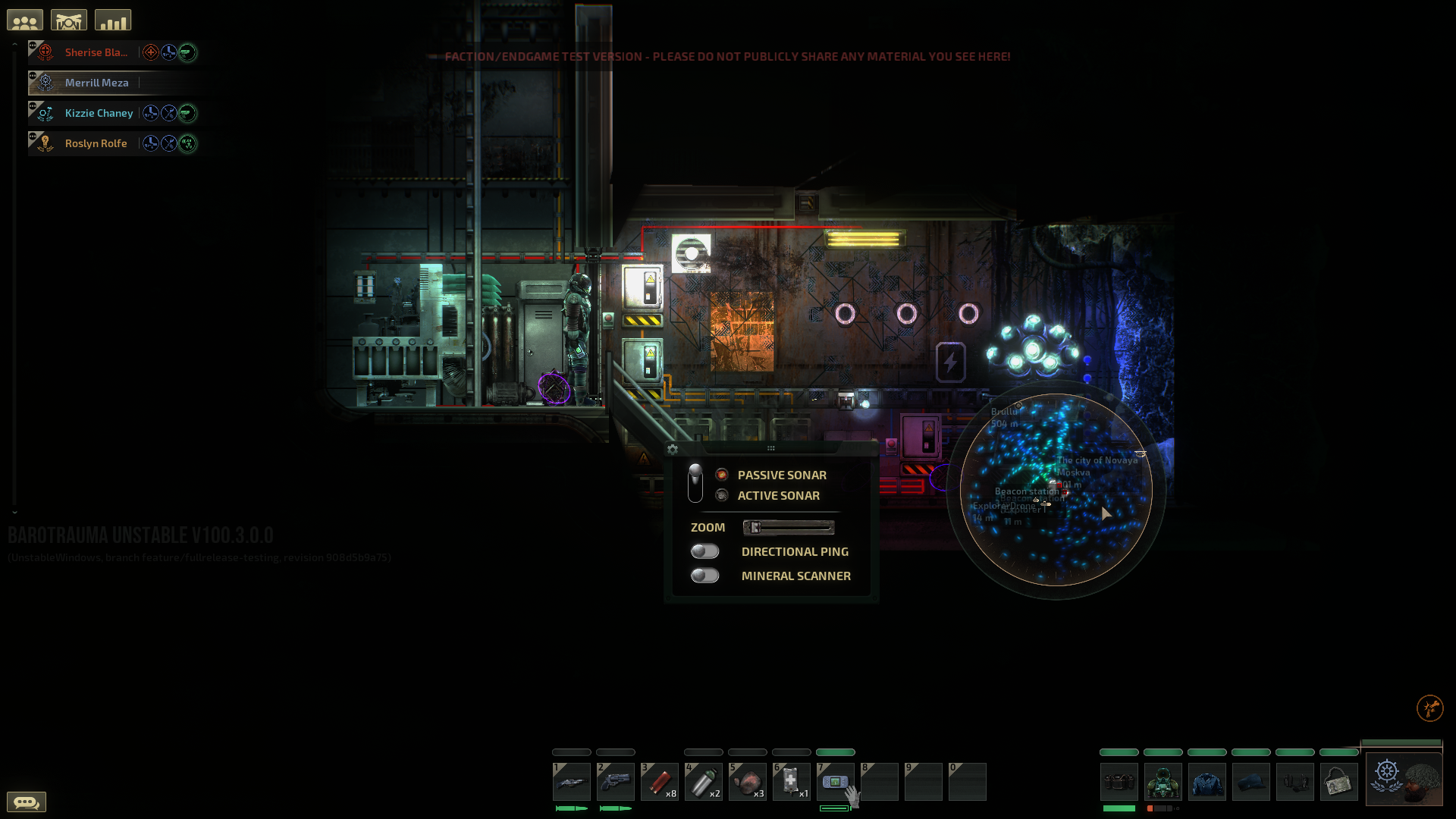Select the harpoon gun in hotbar slot 1

click(x=572, y=782)
